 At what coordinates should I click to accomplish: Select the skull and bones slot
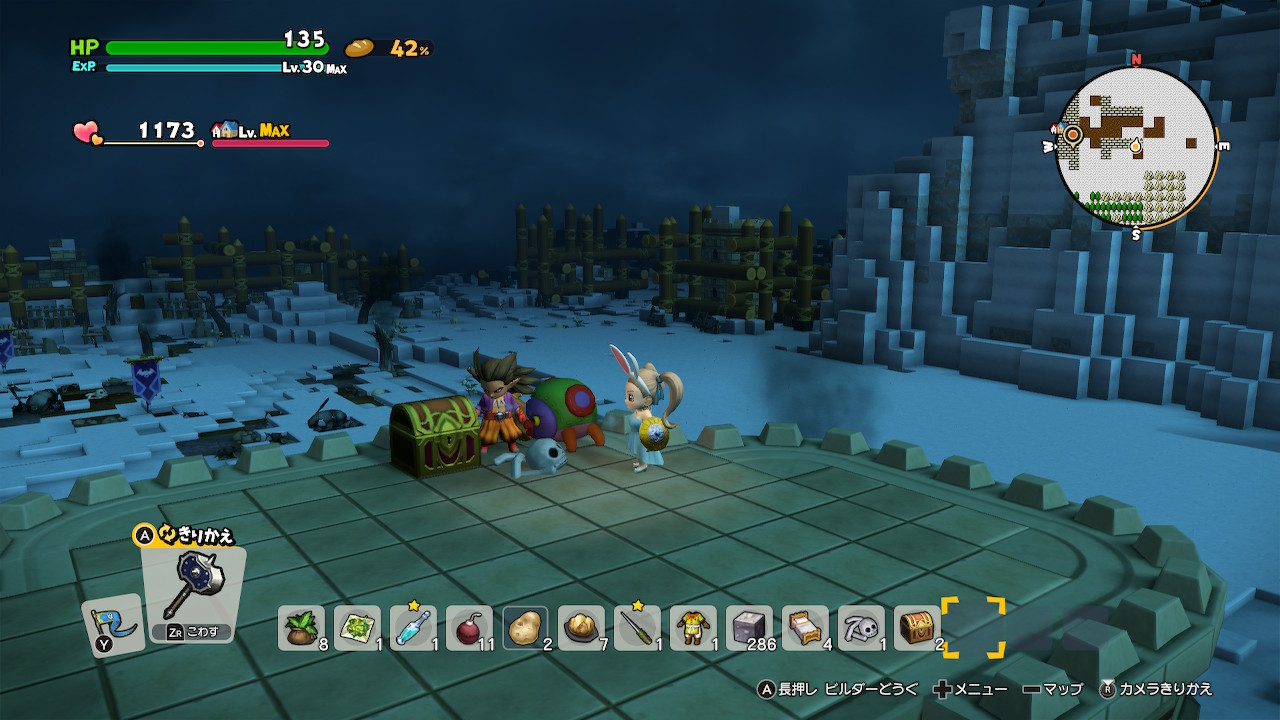pyautogui.click(x=861, y=628)
